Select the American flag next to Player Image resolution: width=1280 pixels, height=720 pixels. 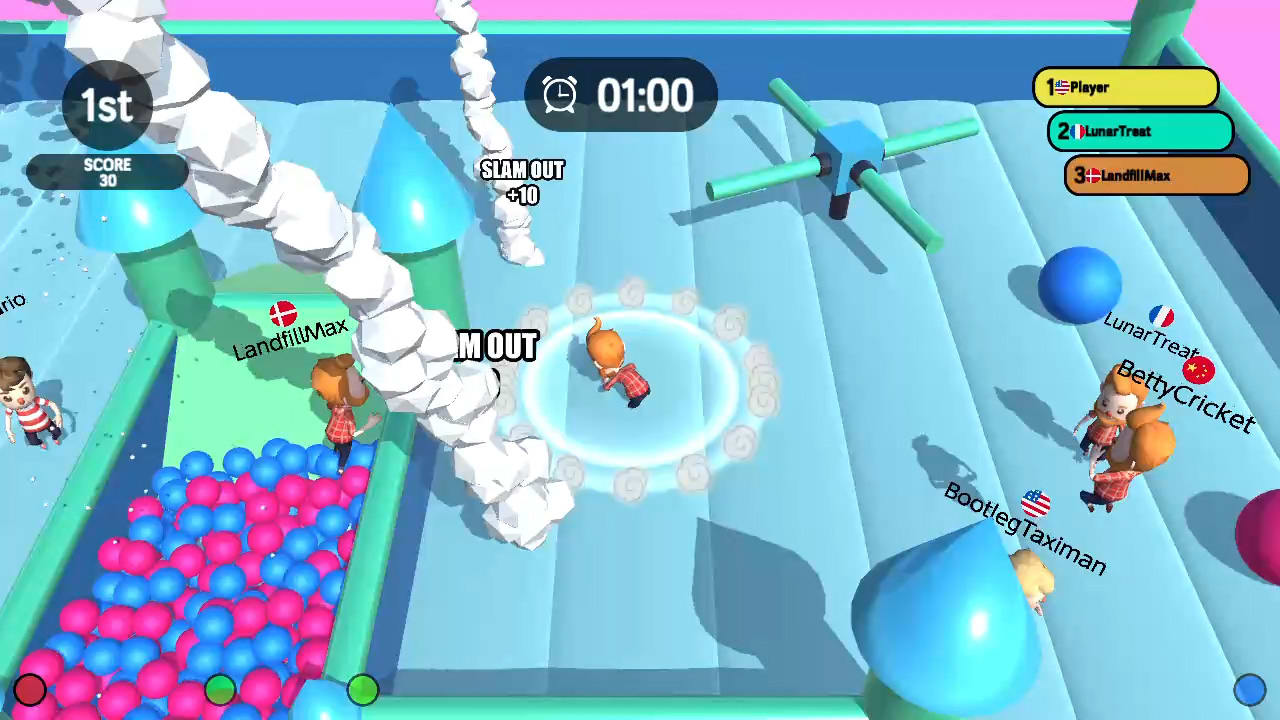point(1062,87)
